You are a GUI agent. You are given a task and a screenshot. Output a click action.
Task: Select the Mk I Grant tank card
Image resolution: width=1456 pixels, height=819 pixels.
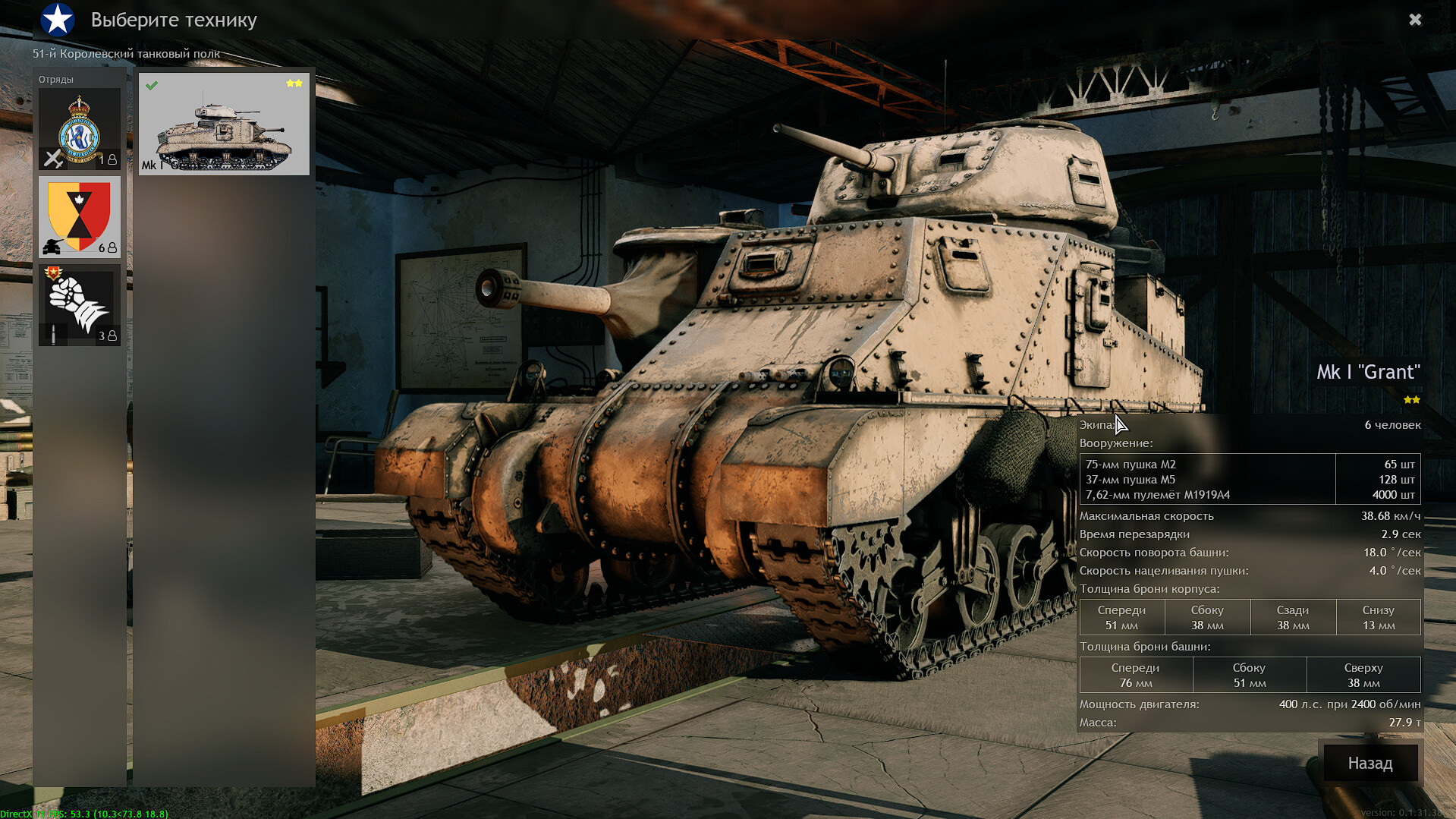(224, 124)
